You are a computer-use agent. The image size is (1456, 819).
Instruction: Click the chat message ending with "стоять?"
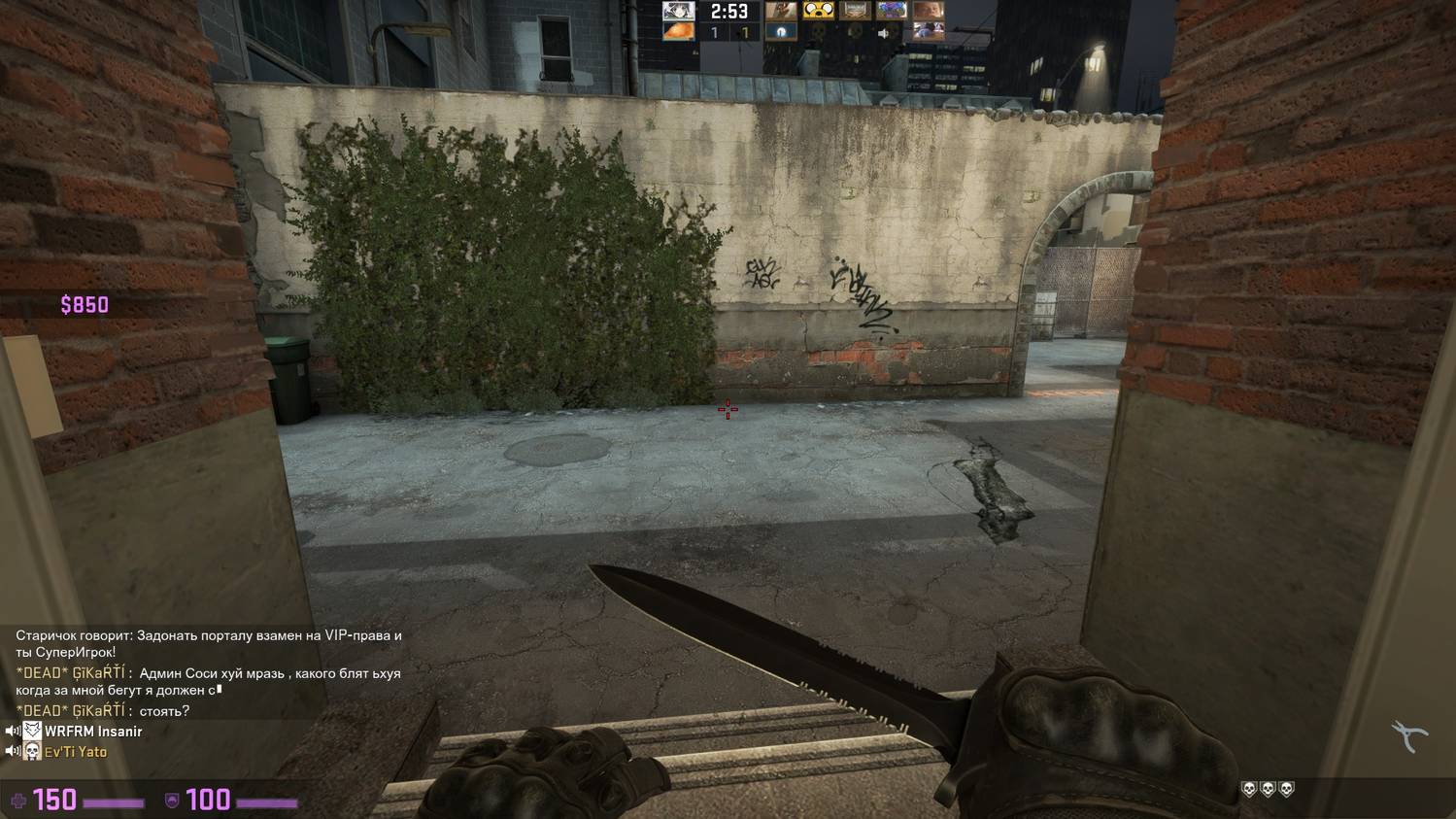103,711
